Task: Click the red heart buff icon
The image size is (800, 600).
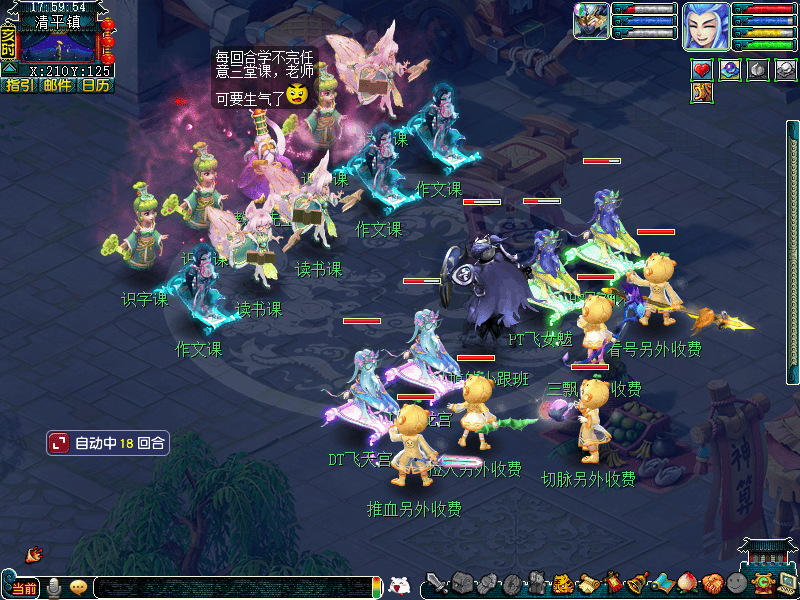Action: point(703,70)
